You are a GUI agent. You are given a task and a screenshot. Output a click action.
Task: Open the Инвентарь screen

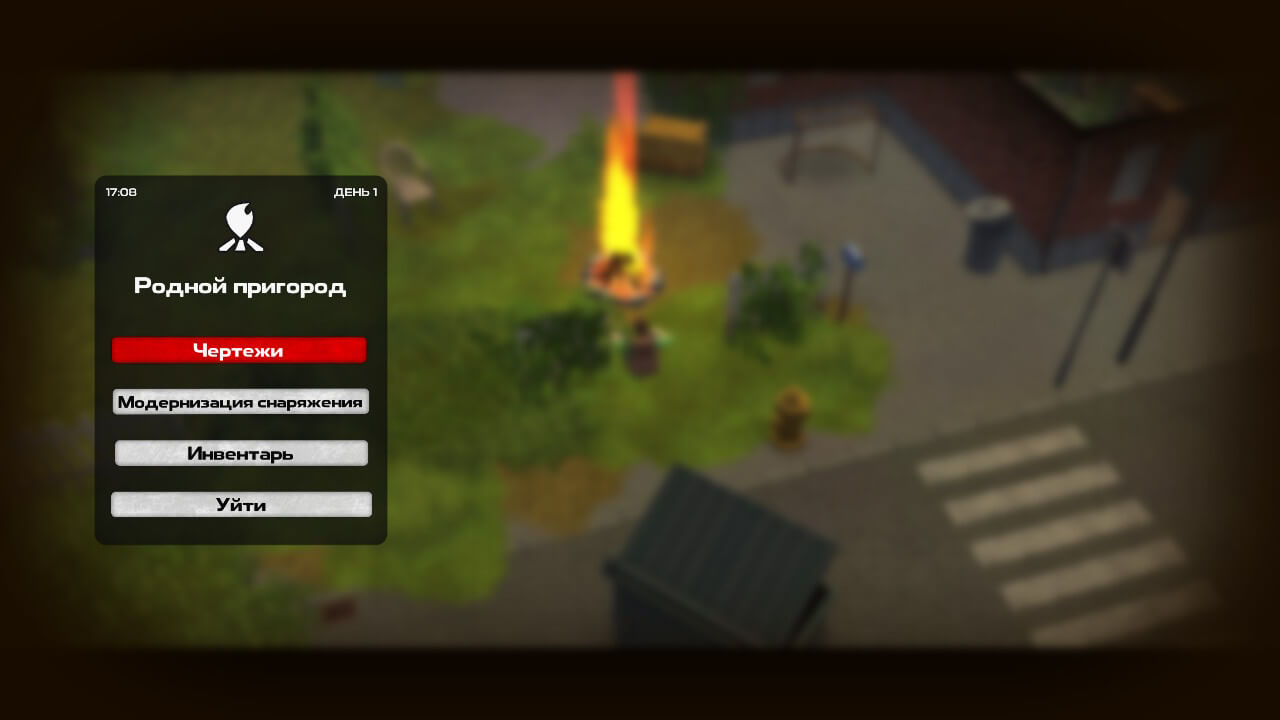coord(240,454)
